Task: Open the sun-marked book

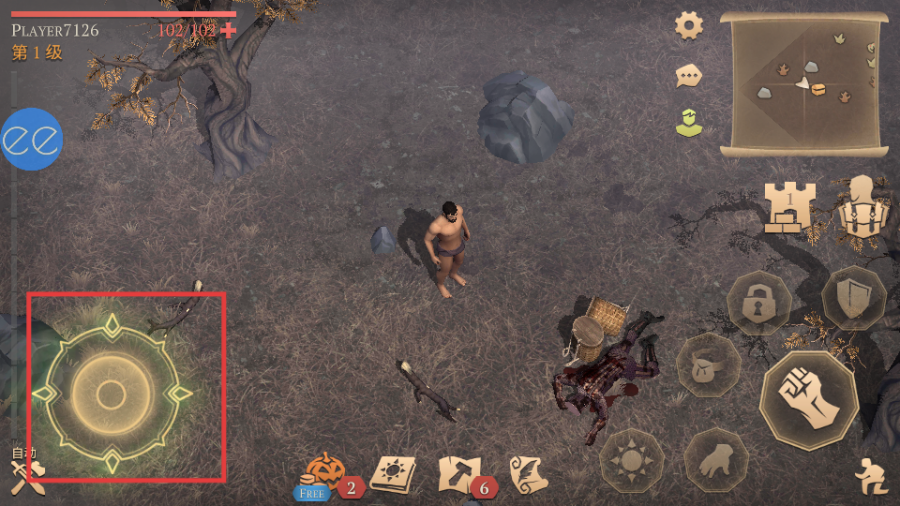Action: pyautogui.click(x=392, y=474)
